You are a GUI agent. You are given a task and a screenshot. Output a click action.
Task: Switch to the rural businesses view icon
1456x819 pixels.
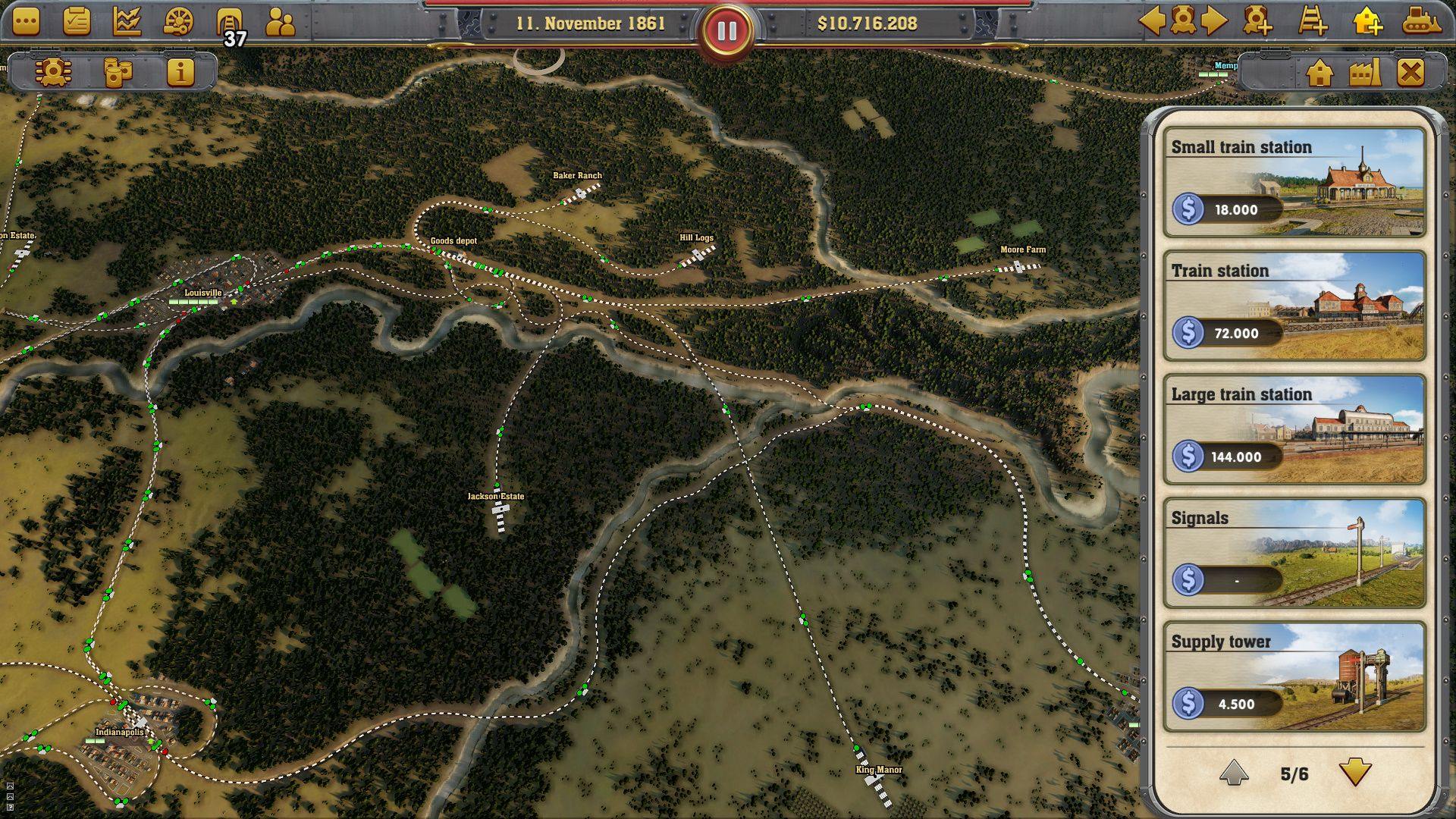tap(1367, 72)
